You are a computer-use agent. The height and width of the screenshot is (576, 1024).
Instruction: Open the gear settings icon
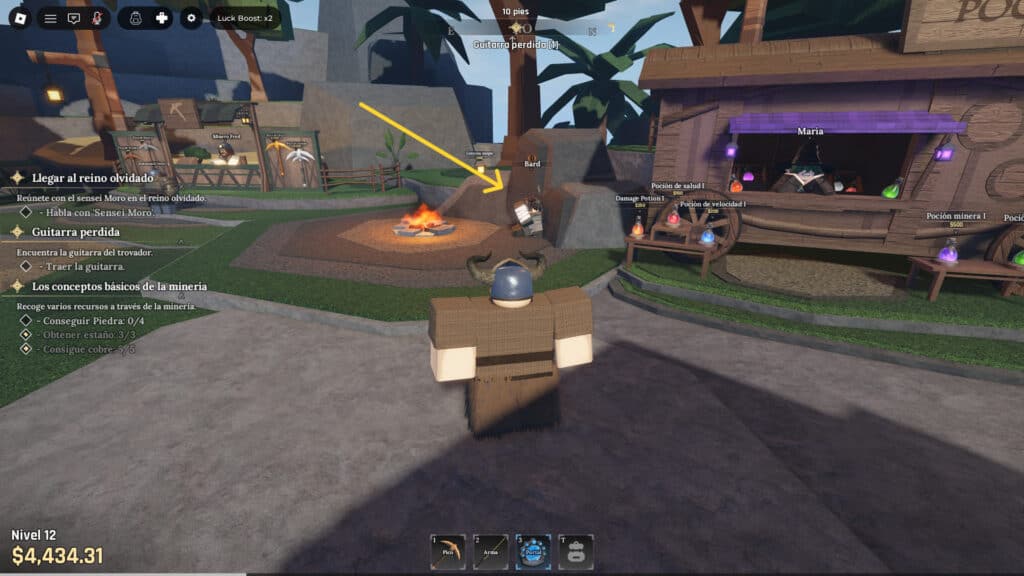[x=191, y=18]
